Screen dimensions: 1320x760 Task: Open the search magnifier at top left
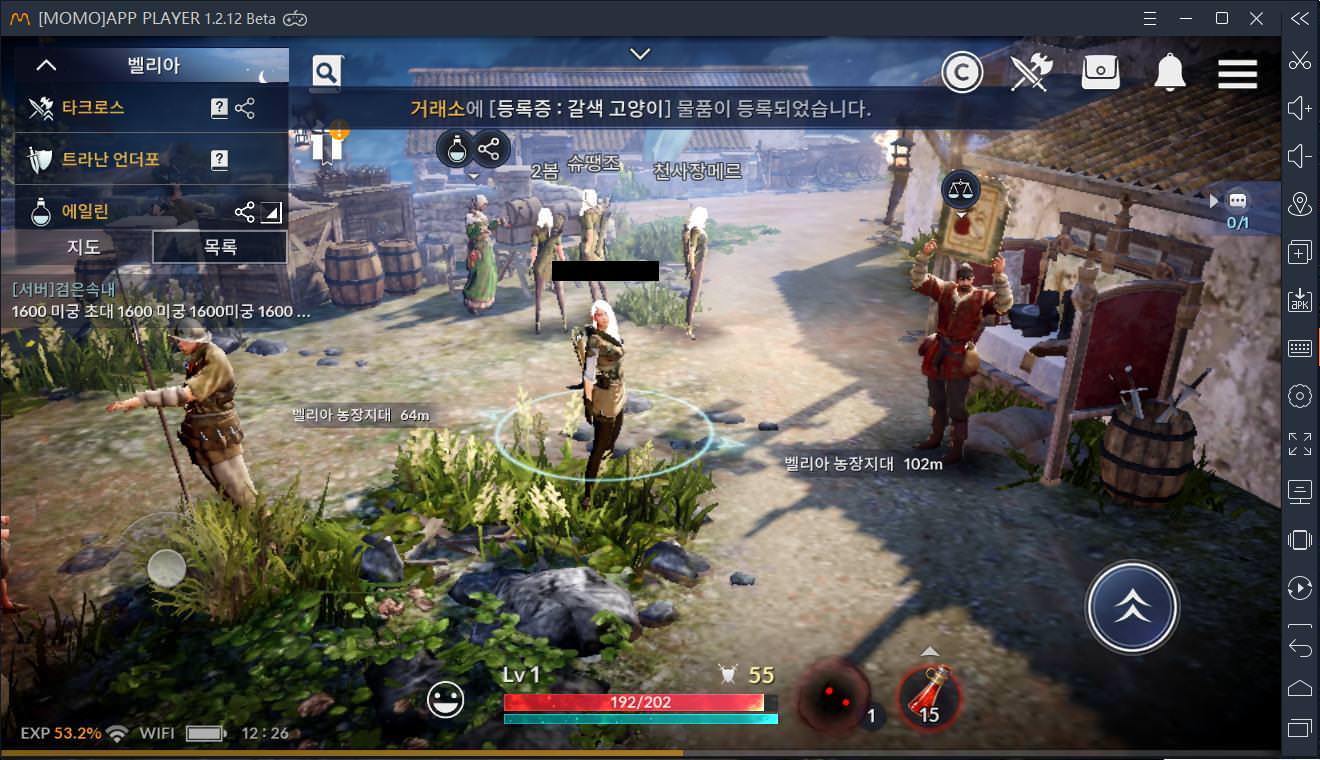325,73
